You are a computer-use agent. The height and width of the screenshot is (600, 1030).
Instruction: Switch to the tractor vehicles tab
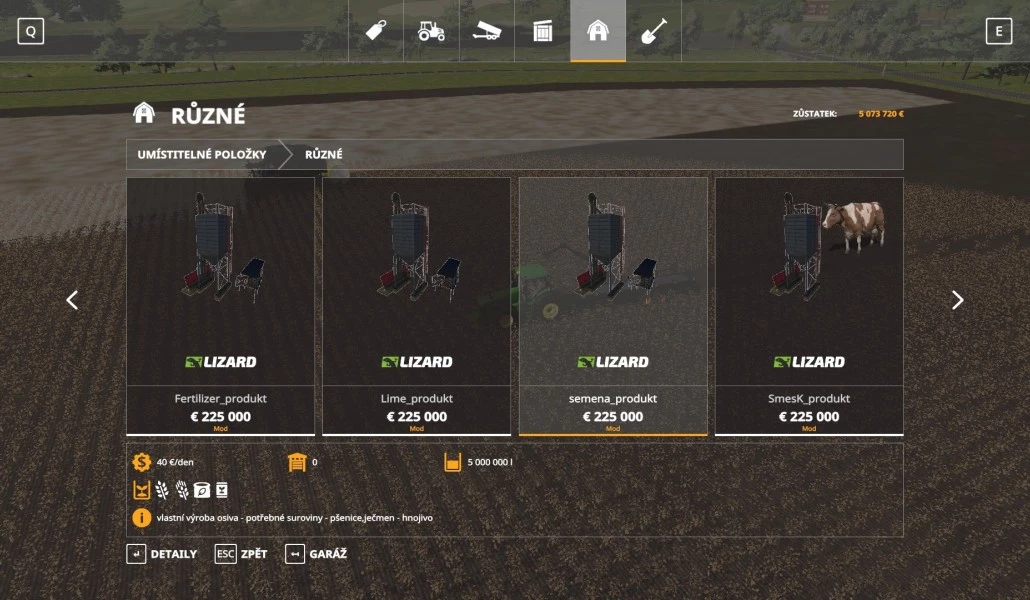pos(431,31)
